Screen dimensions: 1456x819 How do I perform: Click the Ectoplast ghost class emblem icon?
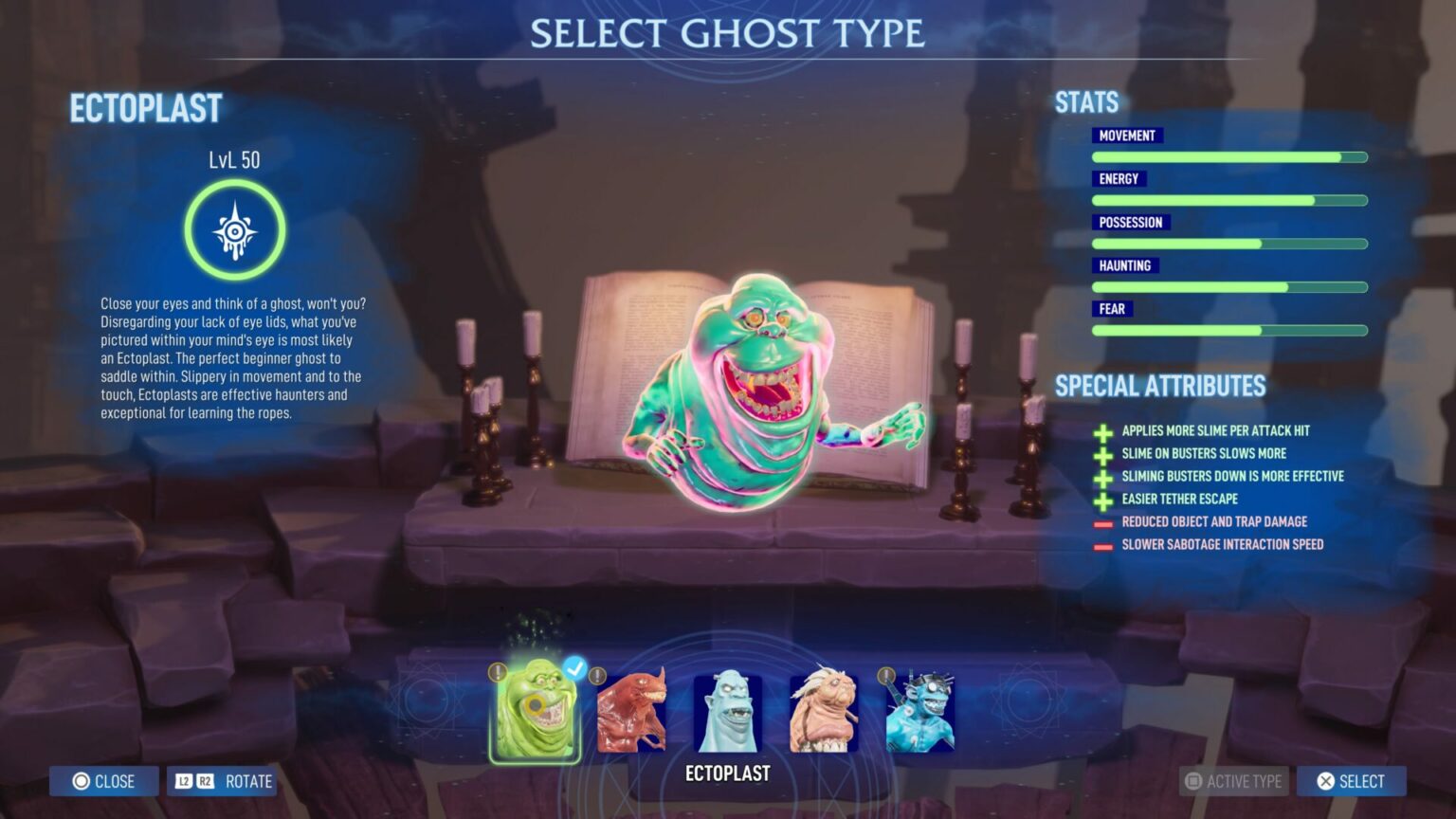pyautogui.click(x=233, y=231)
